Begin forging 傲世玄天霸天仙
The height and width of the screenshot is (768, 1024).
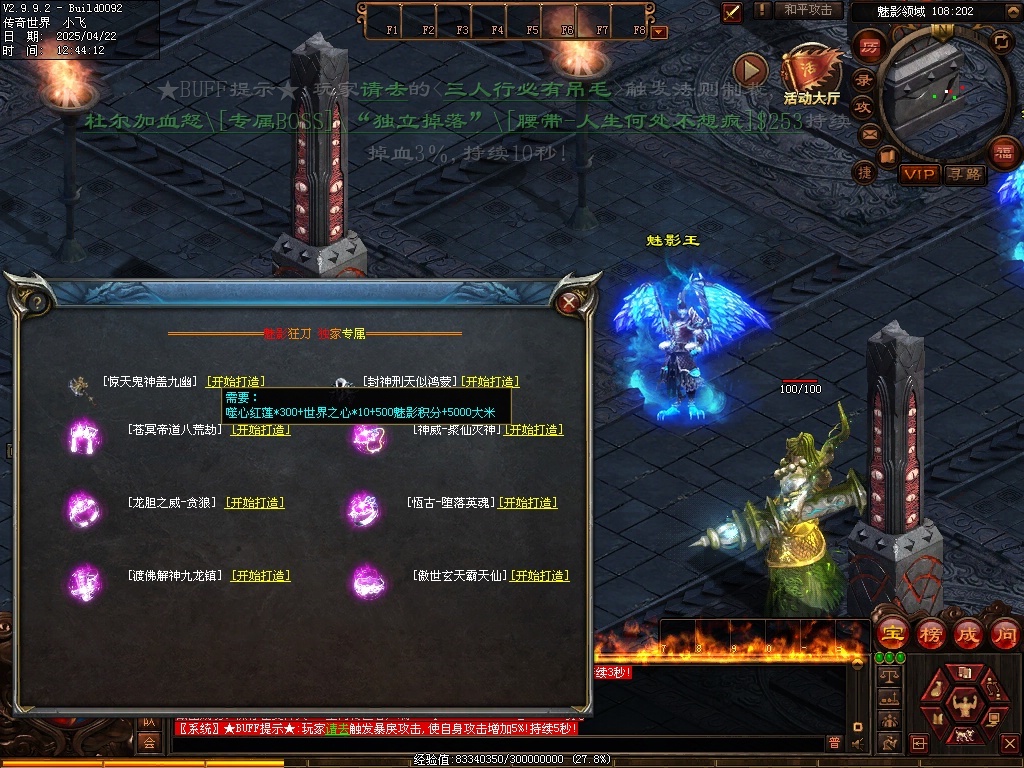coord(539,576)
